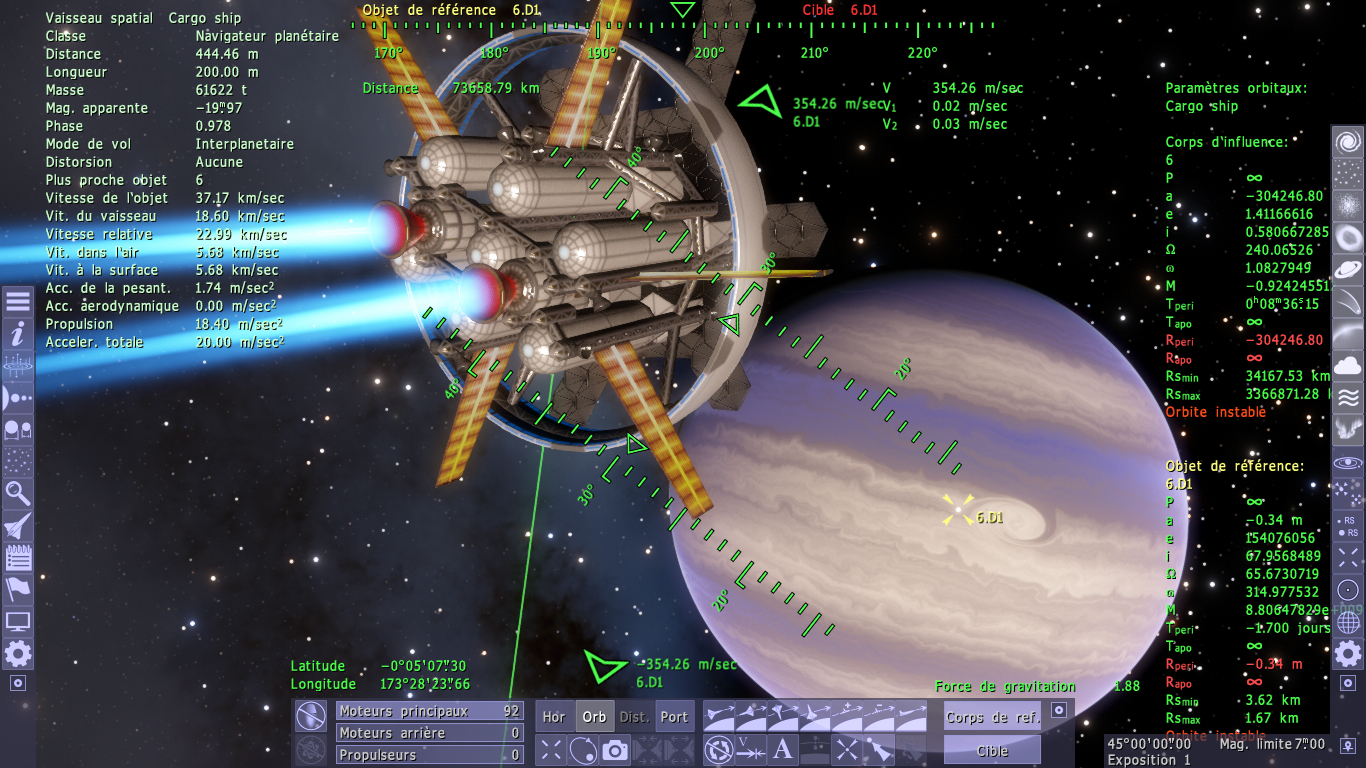Open the spacecraft manager plane icon
The height and width of the screenshot is (768, 1366).
coord(17,524)
